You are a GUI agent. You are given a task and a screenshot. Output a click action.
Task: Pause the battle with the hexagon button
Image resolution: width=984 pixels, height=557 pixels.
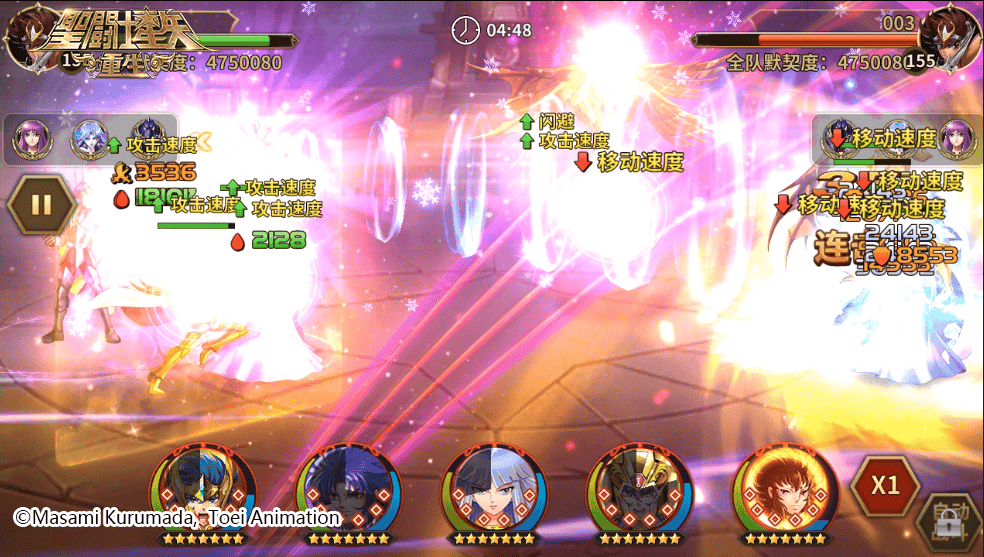[41, 205]
